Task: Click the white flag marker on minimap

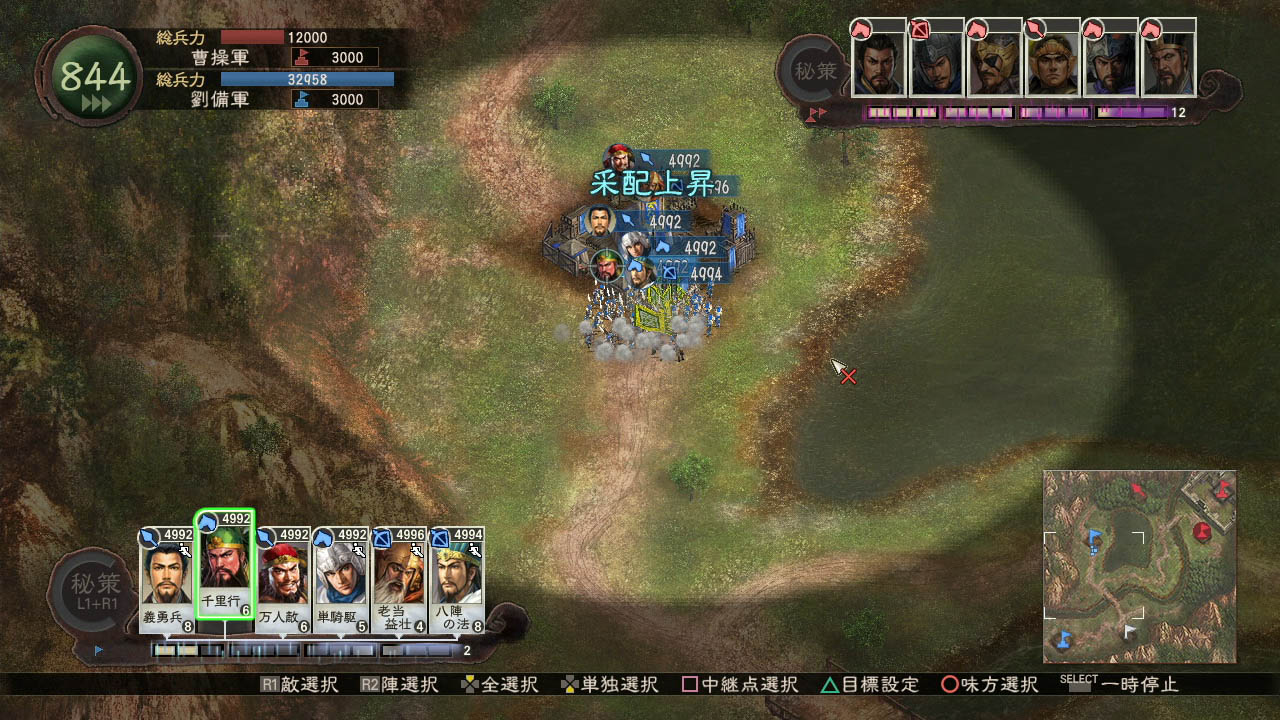Action: click(1129, 631)
